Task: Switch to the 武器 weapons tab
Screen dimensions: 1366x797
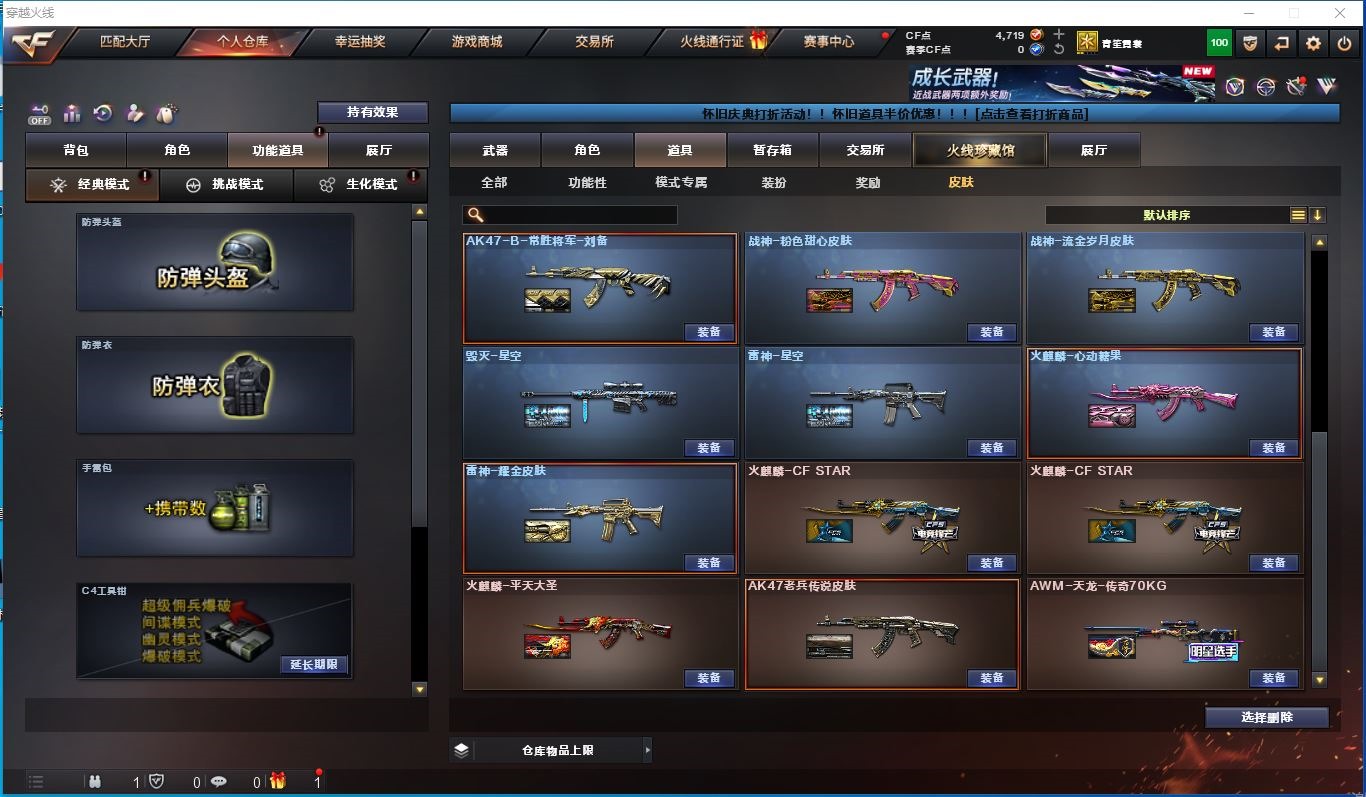Action: (495, 150)
